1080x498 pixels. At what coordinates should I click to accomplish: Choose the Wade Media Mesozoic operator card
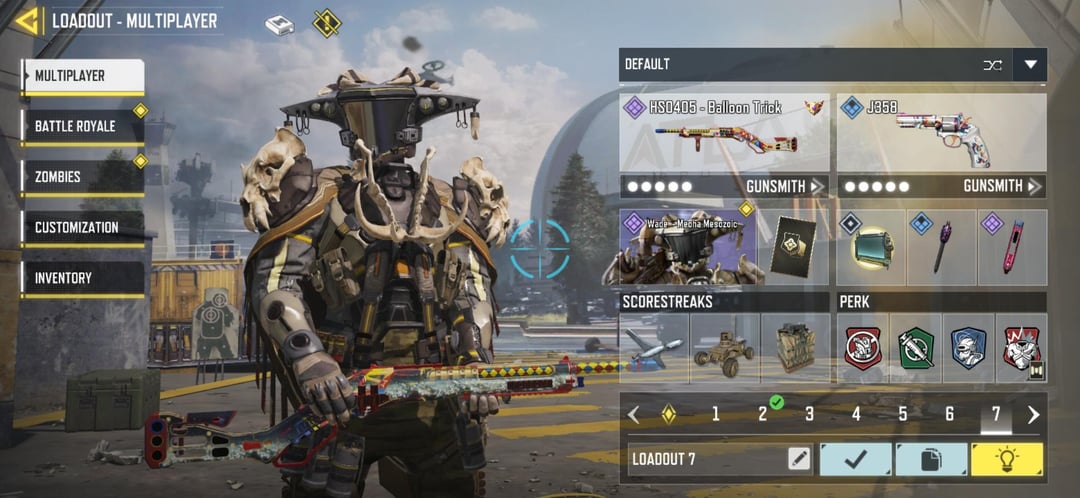coord(688,247)
